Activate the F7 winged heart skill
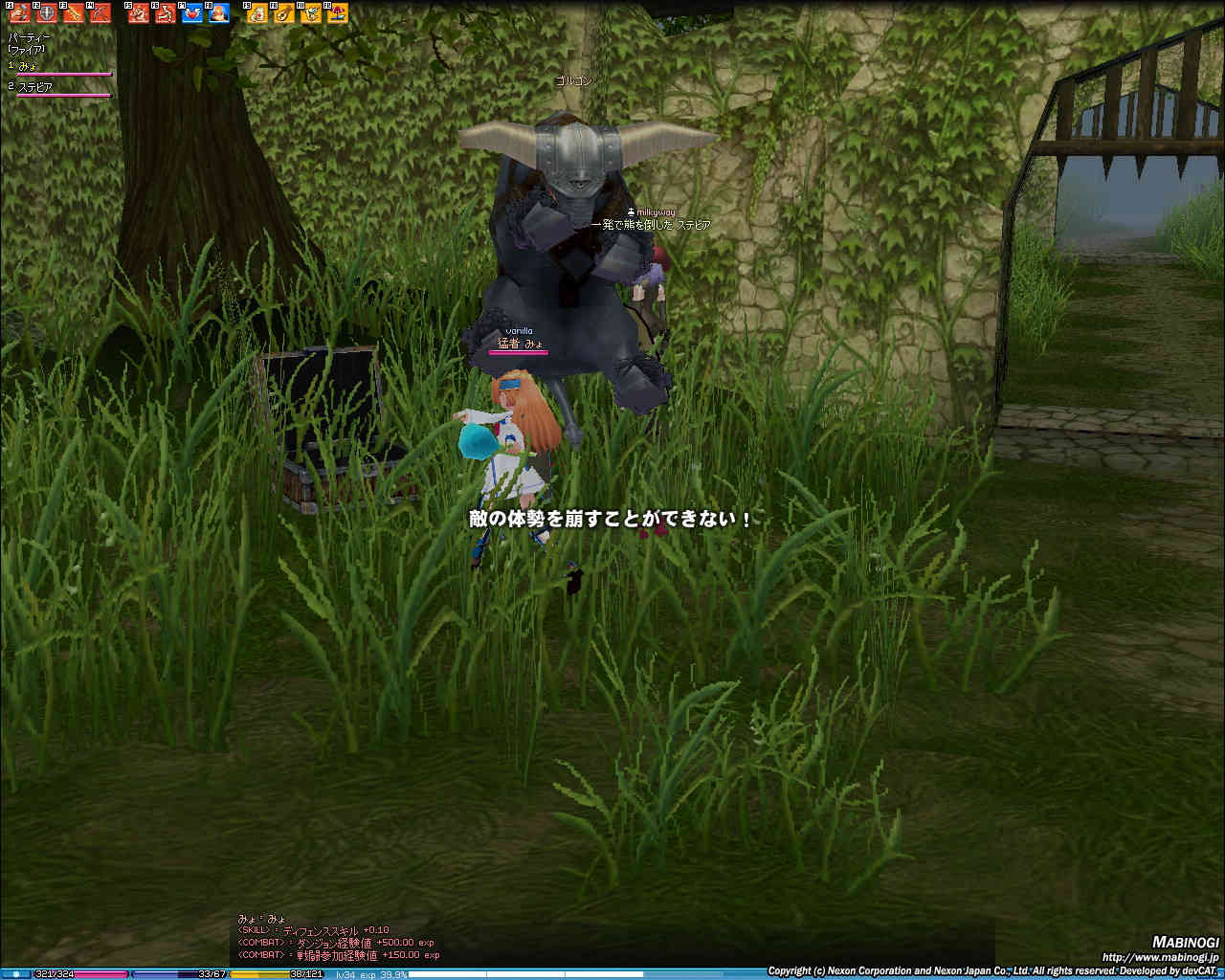Viewport: 1225px width, 980px height. pyautogui.click(x=192, y=13)
